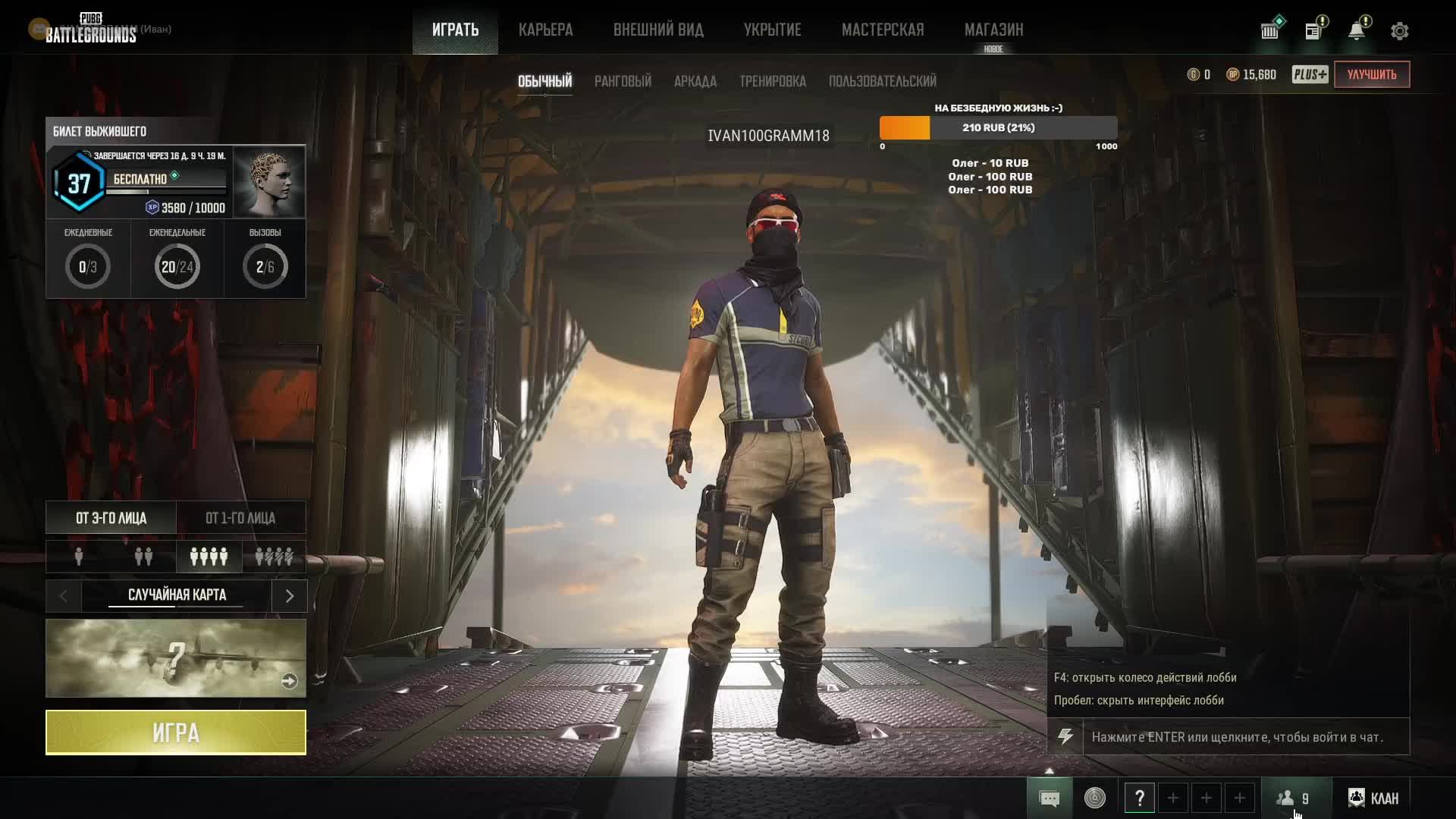The height and width of the screenshot is (819, 1456).
Task: Select РАНГОВЫЙ ranked mode
Action: click(623, 81)
